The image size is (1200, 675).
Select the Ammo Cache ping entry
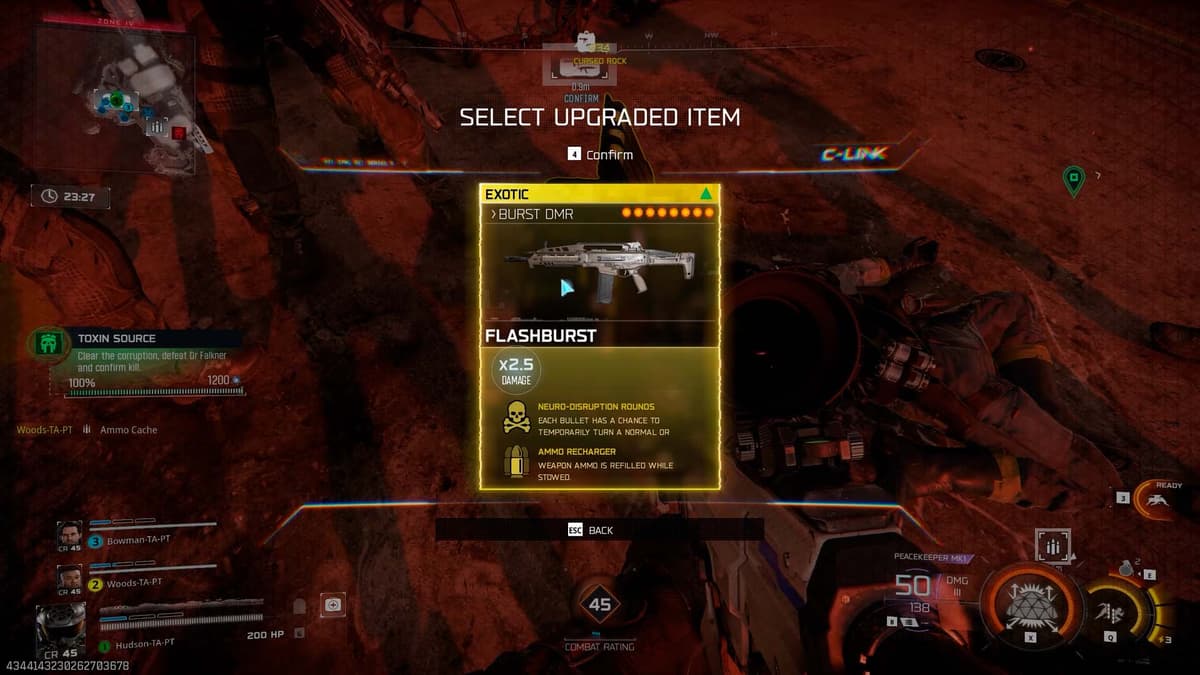coord(128,430)
